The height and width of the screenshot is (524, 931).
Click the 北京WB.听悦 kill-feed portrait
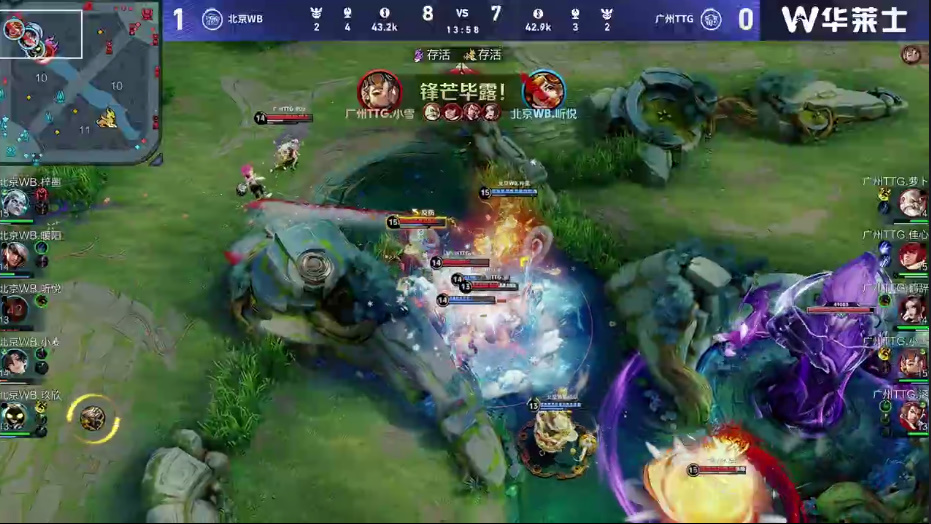click(x=543, y=91)
